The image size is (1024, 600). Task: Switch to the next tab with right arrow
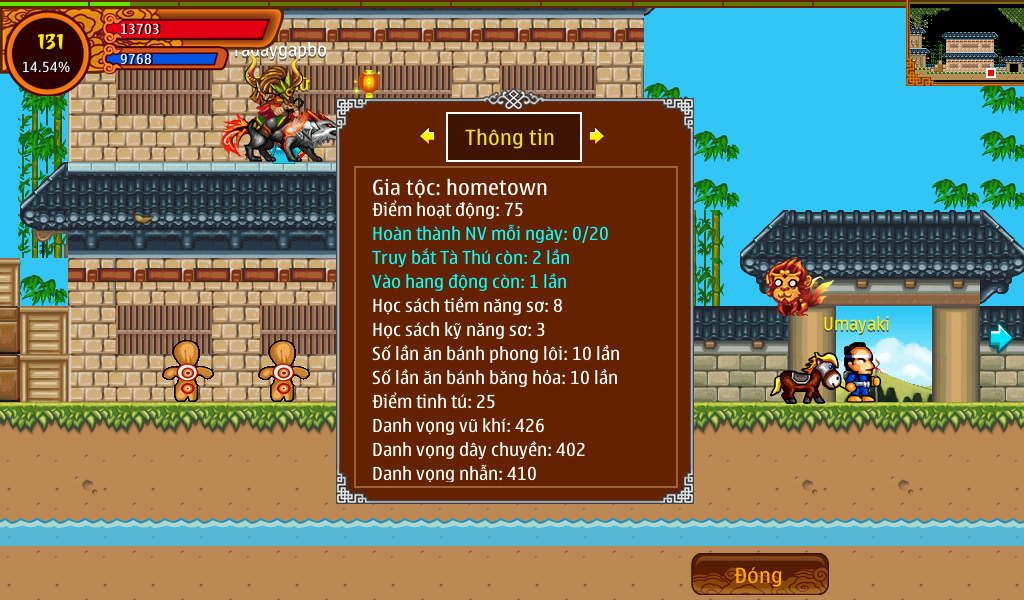click(597, 136)
